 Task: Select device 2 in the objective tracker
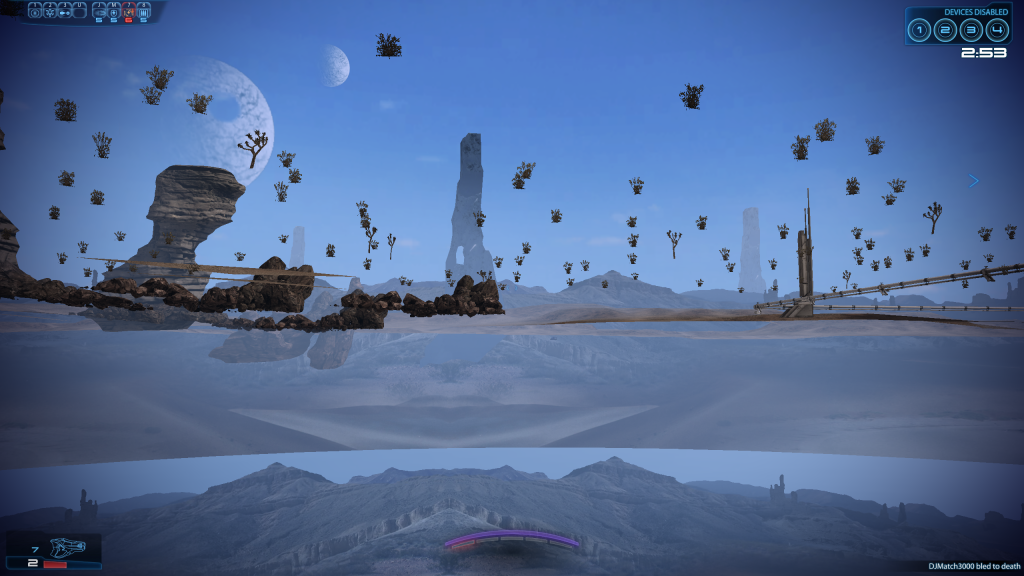[x=945, y=30]
